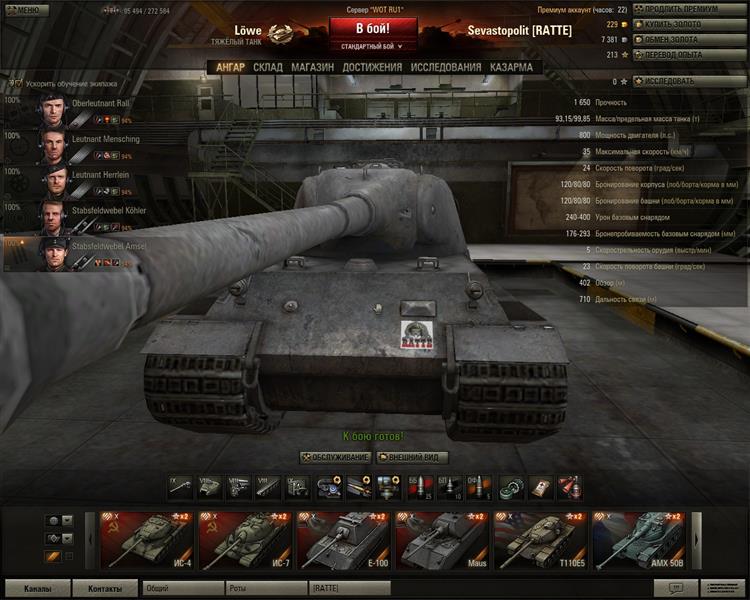Open the Контакты contacts panel
The width and height of the screenshot is (750, 600).
[105, 589]
